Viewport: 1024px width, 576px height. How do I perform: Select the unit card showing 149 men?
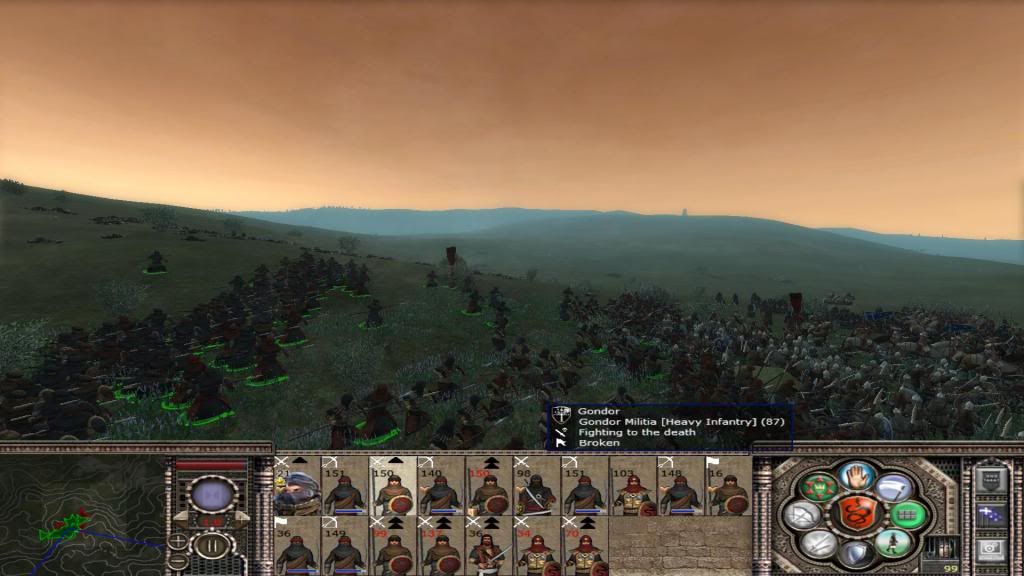[345, 545]
